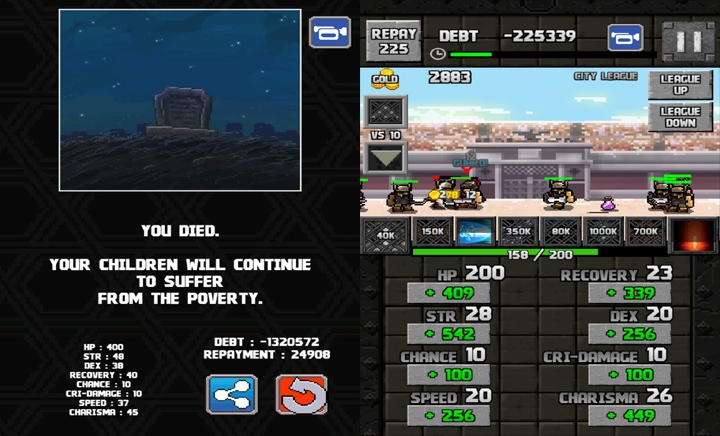Buy the 150K skill slot
This screenshot has width=720, height=436.
point(434,232)
